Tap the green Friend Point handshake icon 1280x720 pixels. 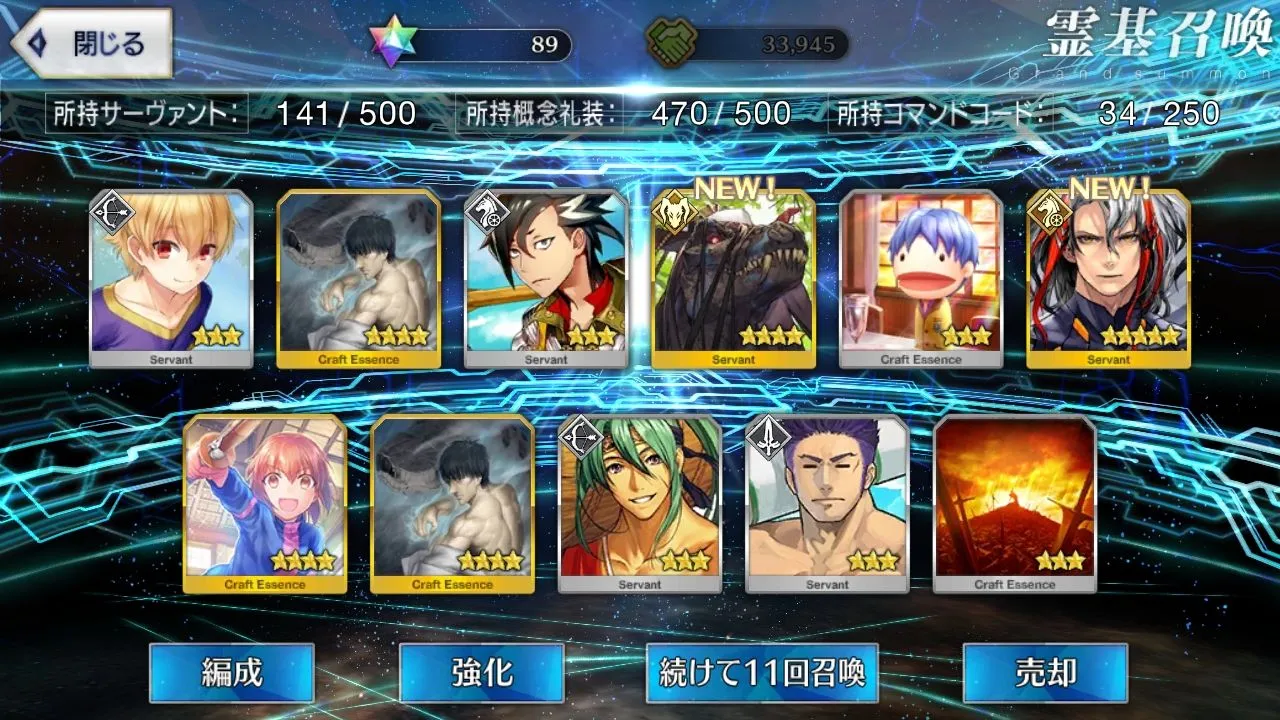click(x=672, y=43)
